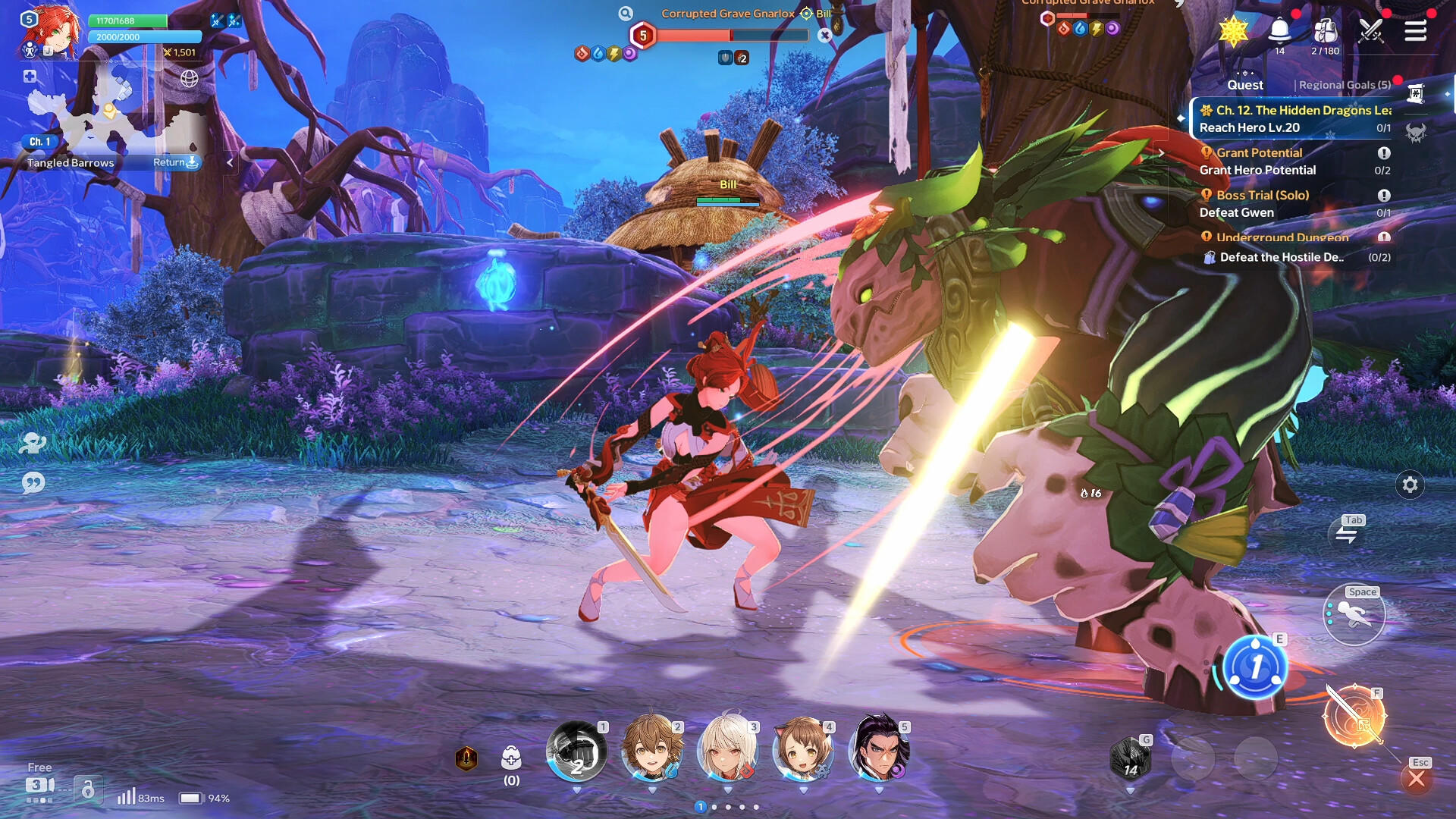
Task: Activate the blue skill numbered 1
Action: tap(1255, 667)
